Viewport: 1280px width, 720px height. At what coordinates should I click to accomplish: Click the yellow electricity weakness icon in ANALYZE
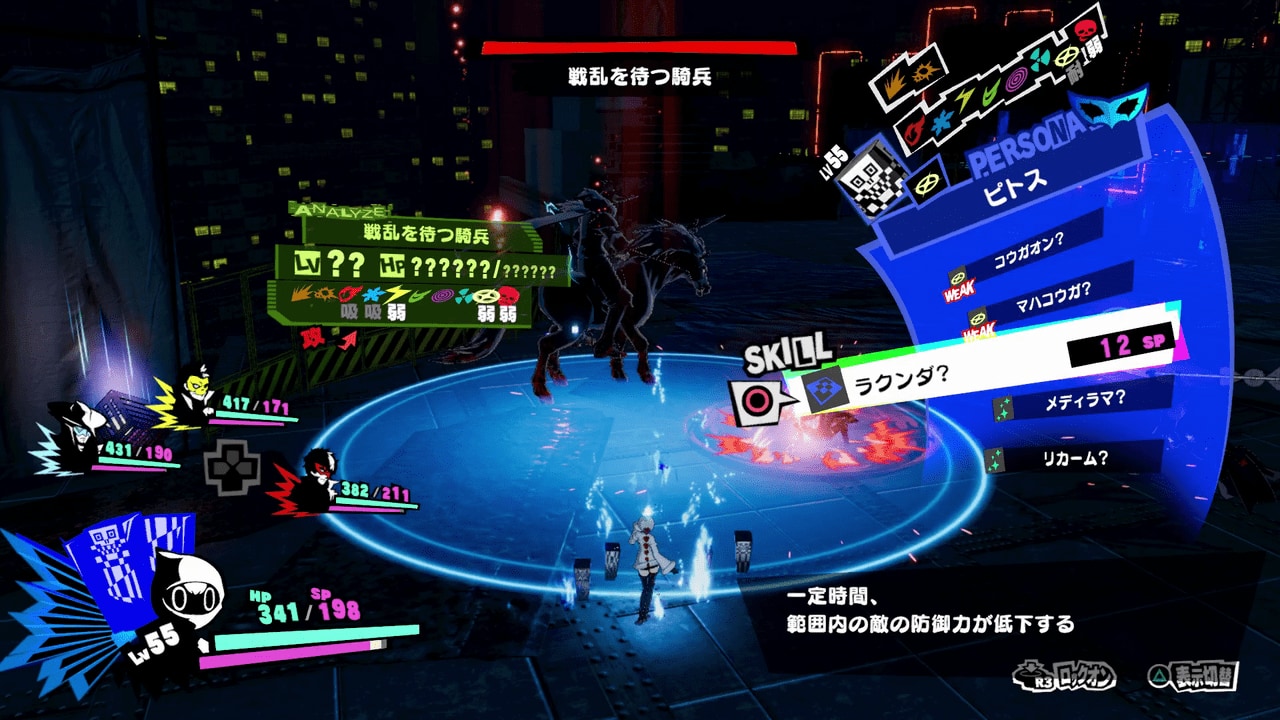coord(397,293)
